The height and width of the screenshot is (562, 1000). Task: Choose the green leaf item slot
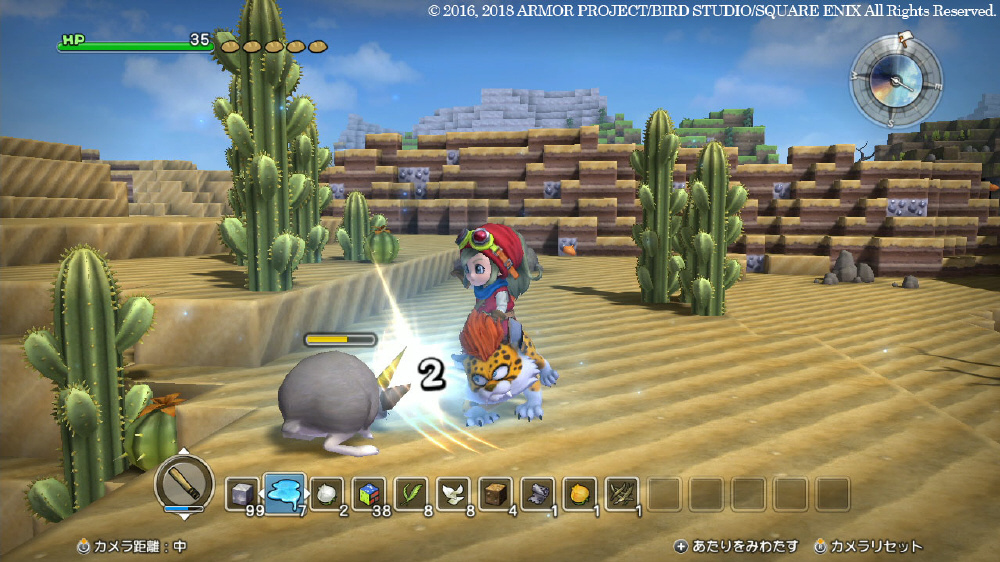coord(410,493)
